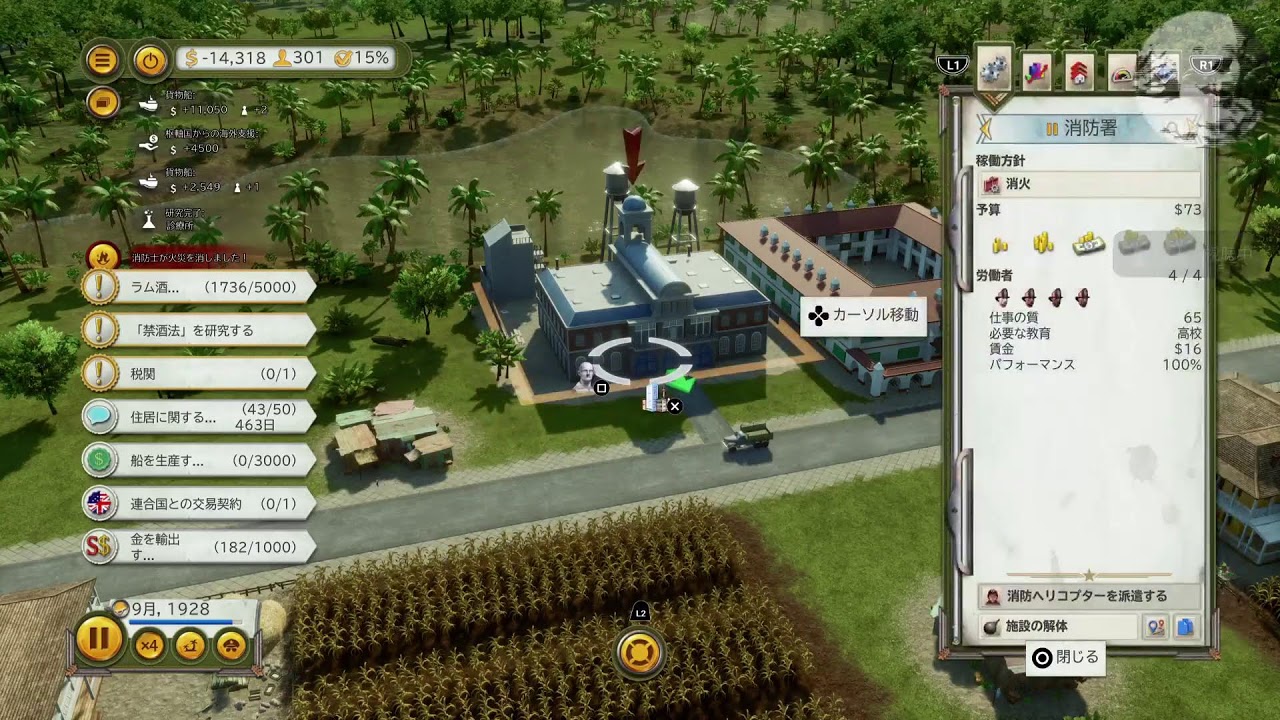This screenshot has width=1280, height=720.
Task: Click the round power icon button
Action: [x=150, y=60]
